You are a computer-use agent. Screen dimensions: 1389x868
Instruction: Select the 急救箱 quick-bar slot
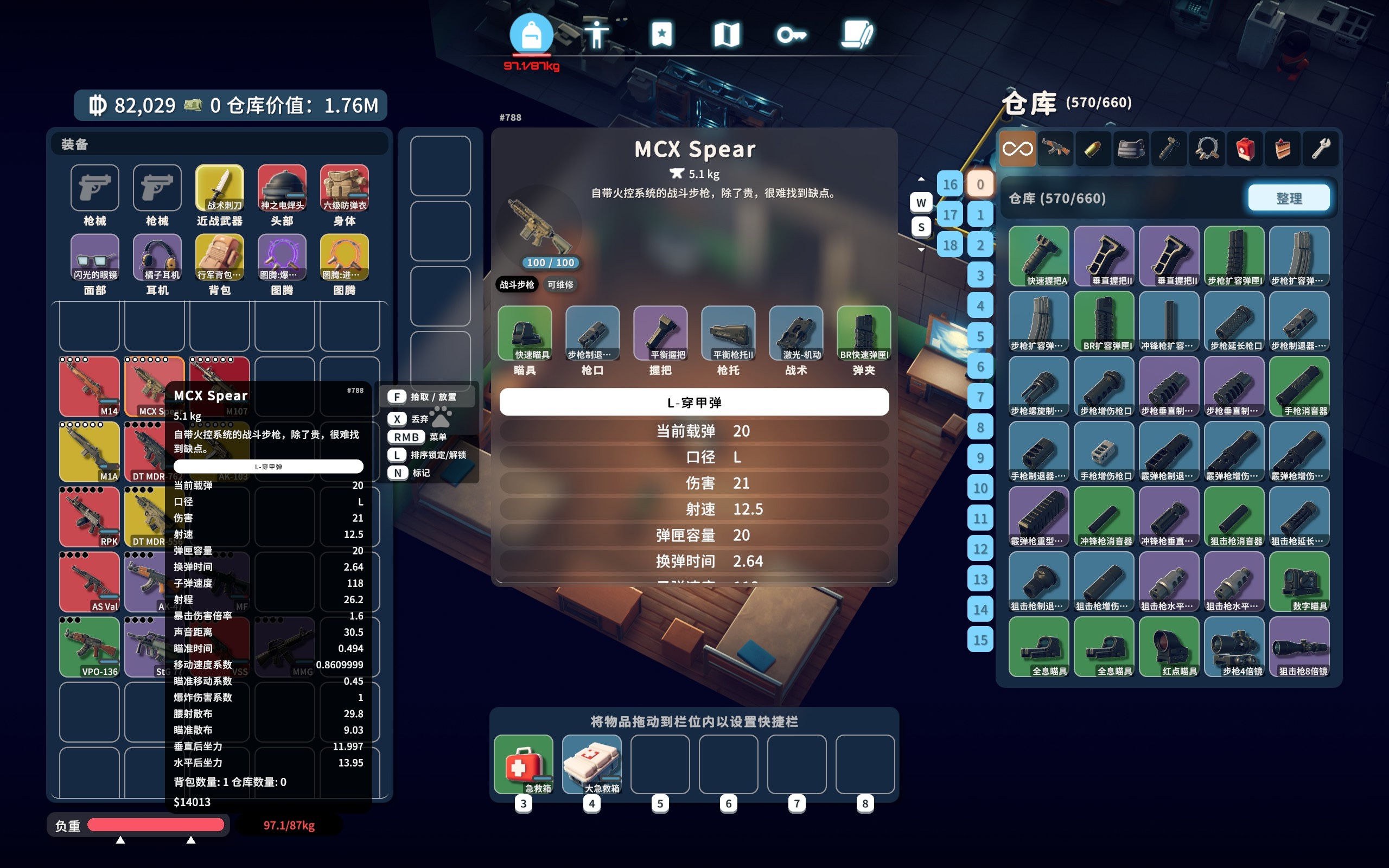524,764
